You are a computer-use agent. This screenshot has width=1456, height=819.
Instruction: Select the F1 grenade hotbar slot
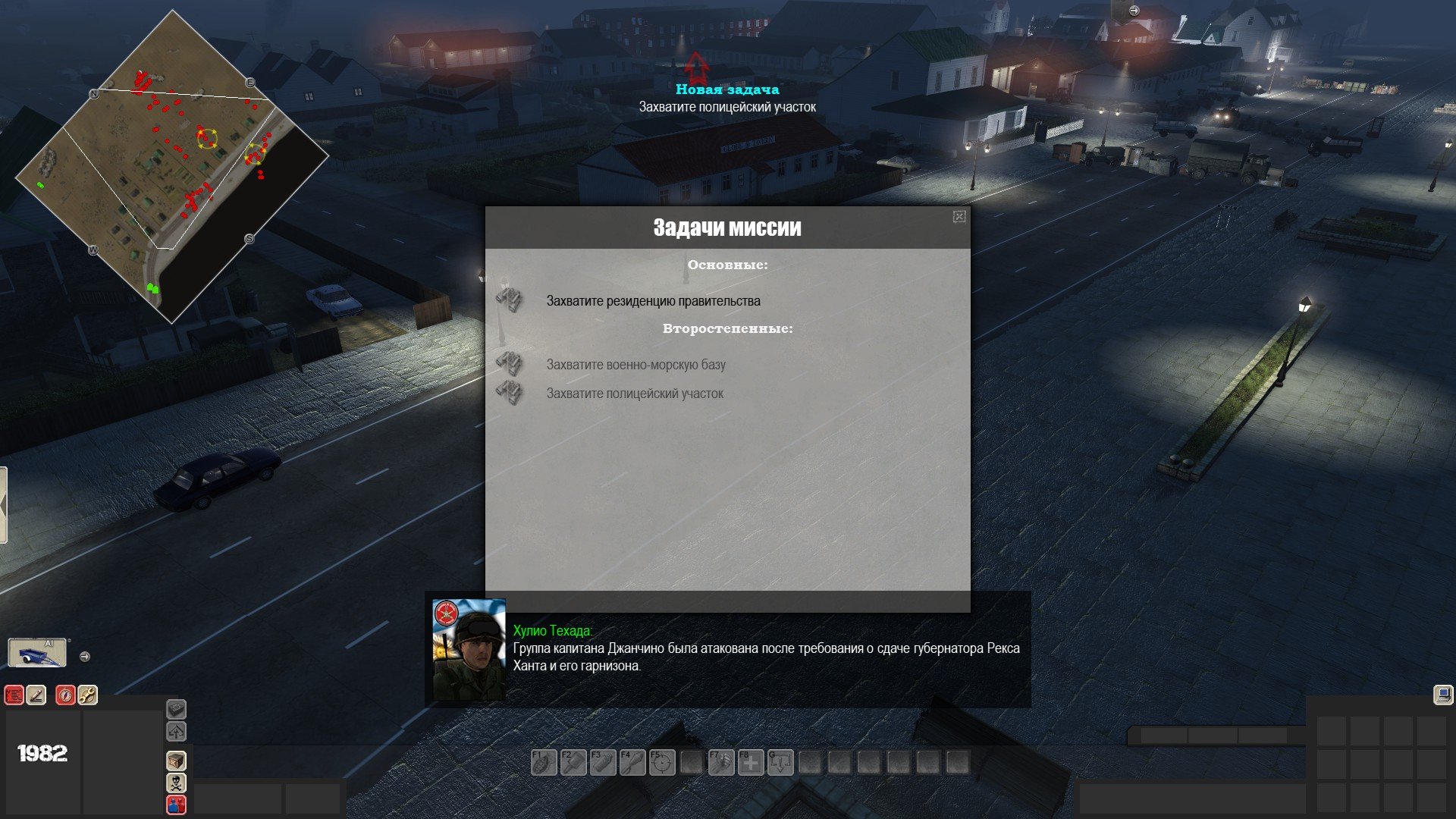[x=543, y=762]
